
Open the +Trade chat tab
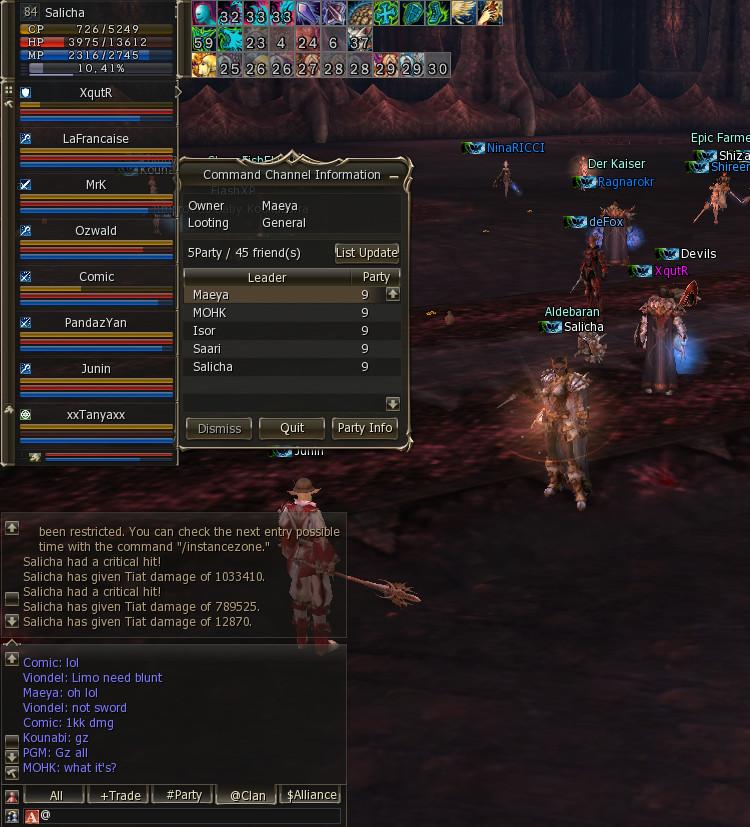pos(120,795)
